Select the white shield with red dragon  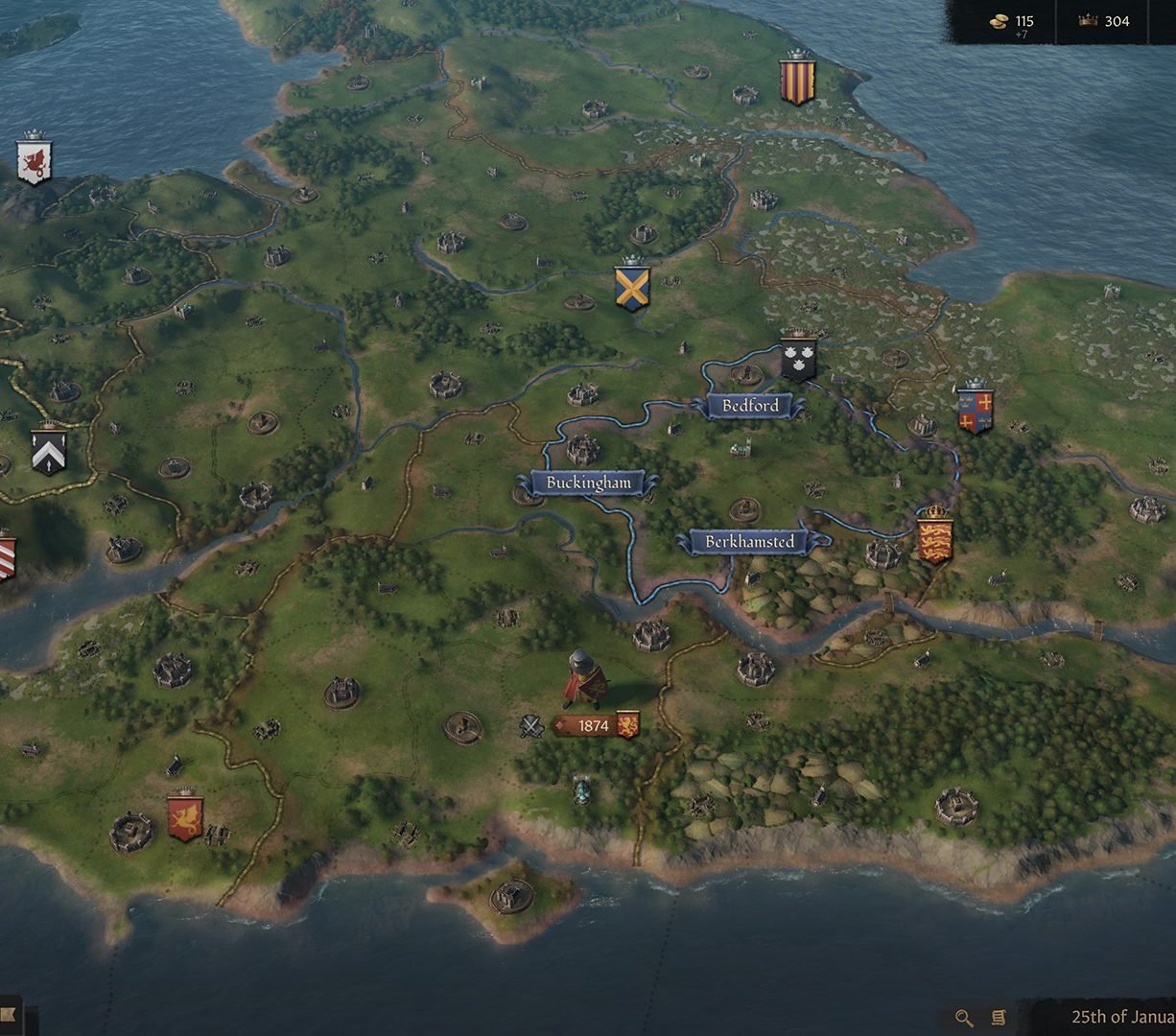point(34,161)
